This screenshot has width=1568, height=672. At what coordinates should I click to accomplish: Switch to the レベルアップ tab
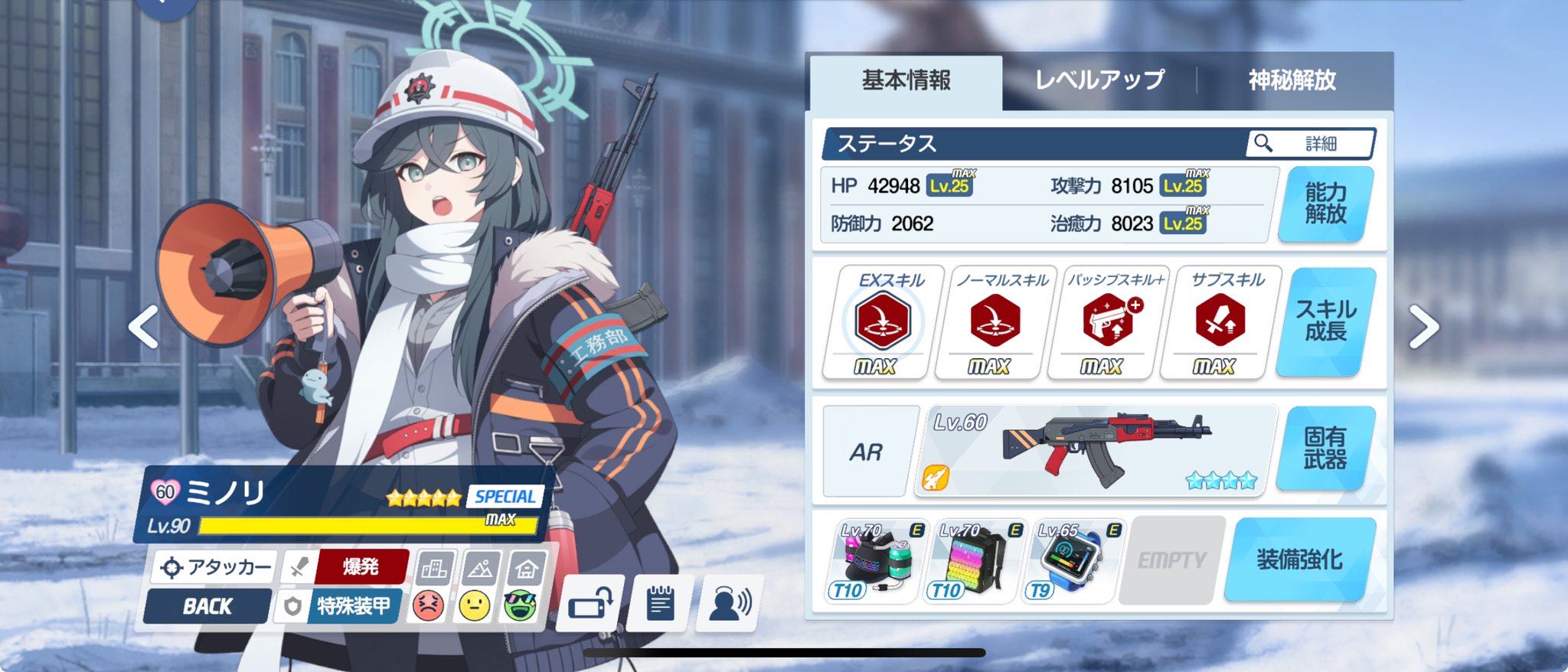[1099, 80]
